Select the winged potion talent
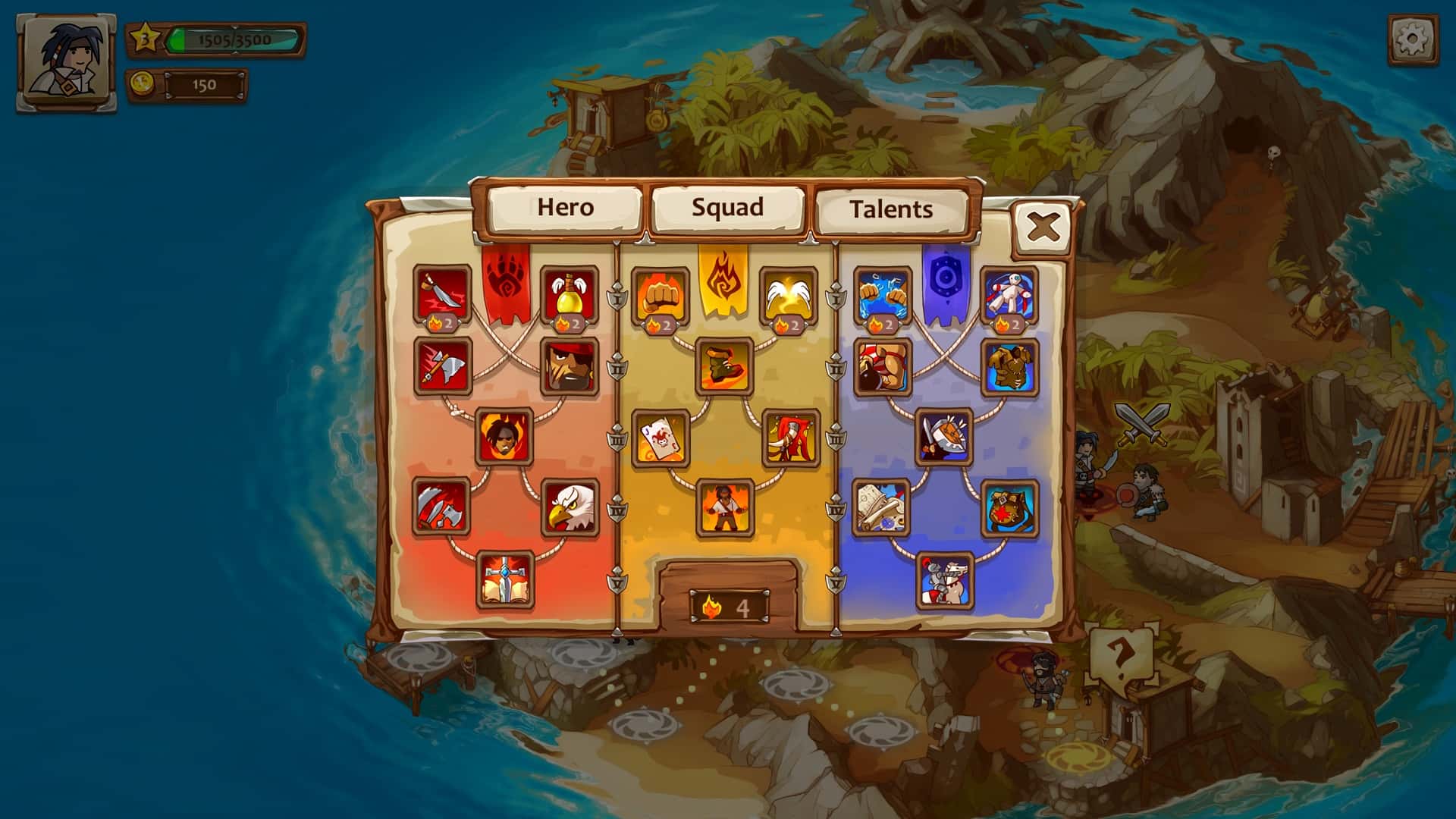 pyautogui.click(x=568, y=296)
